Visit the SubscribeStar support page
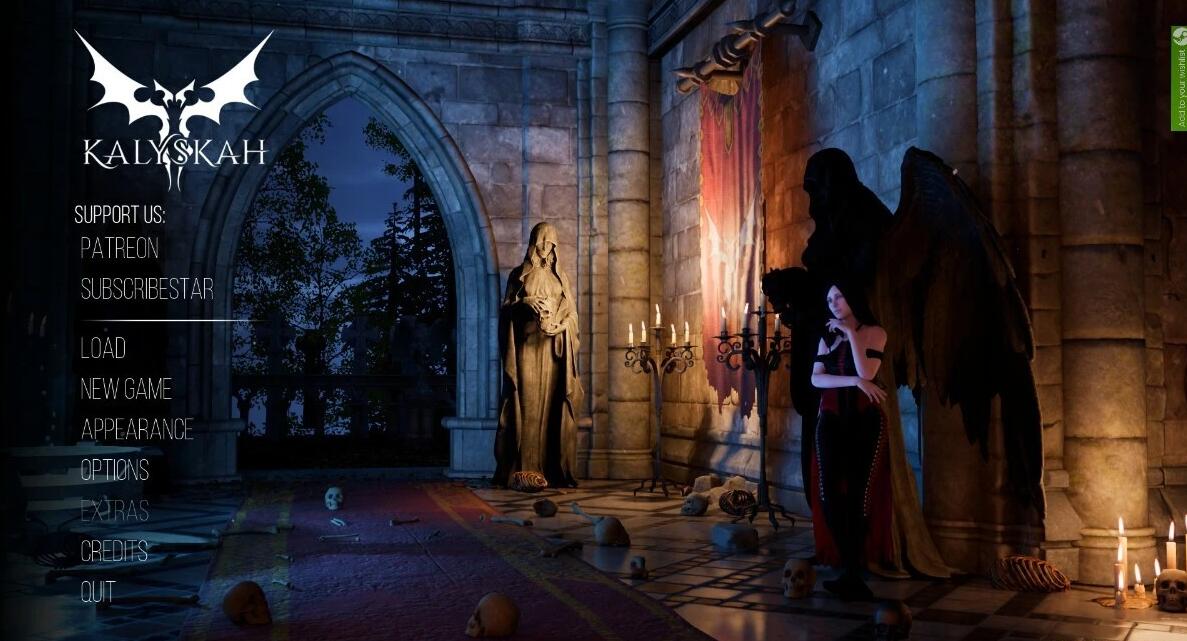 [x=147, y=289]
